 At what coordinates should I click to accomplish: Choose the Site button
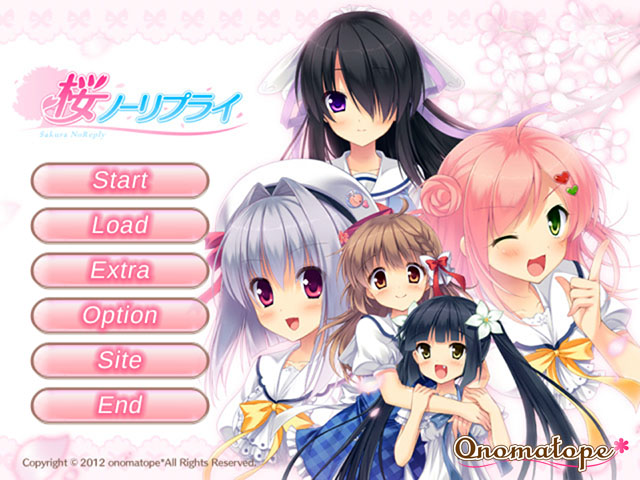tap(120, 360)
